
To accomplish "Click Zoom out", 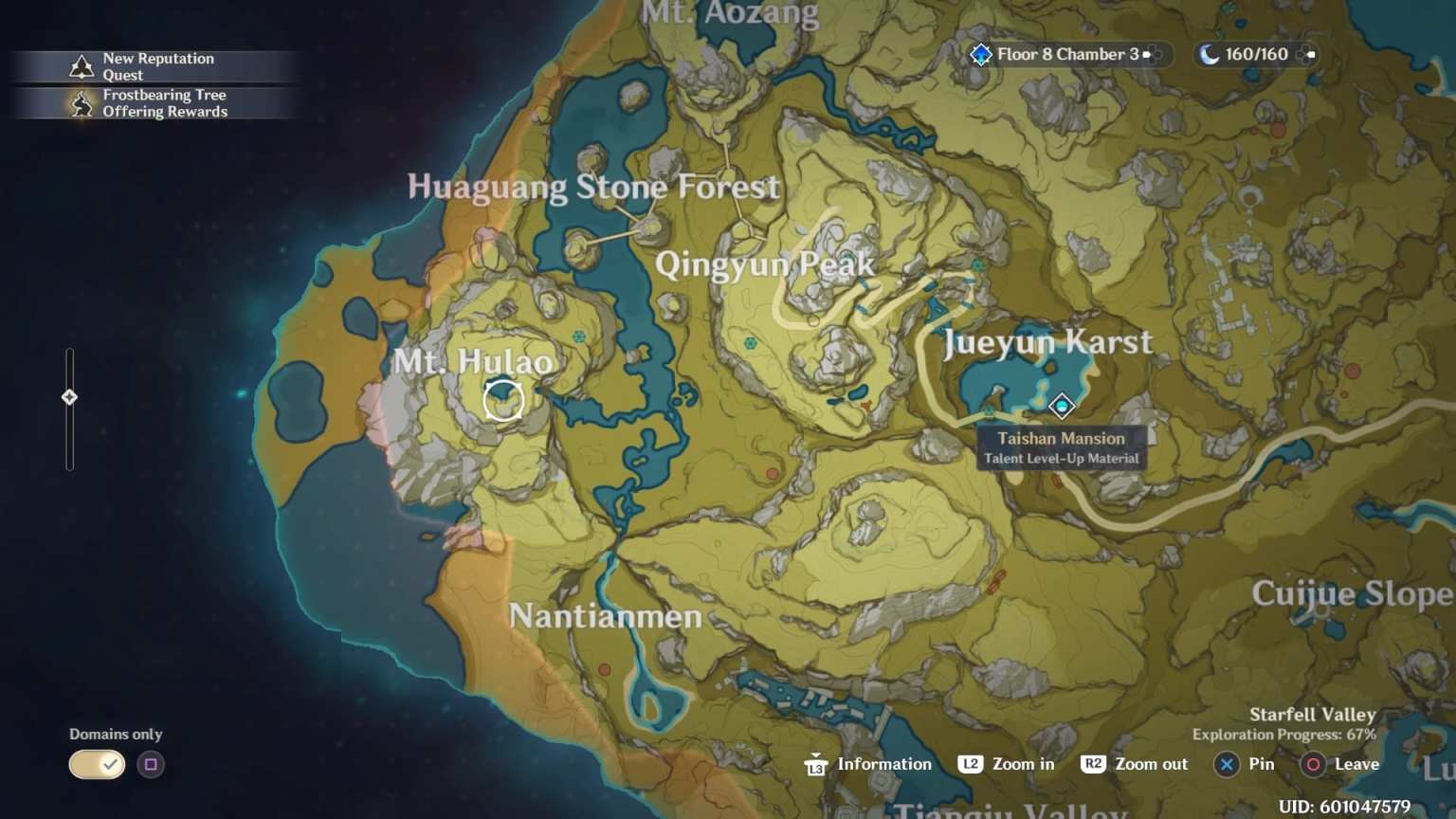I will coord(1134,764).
